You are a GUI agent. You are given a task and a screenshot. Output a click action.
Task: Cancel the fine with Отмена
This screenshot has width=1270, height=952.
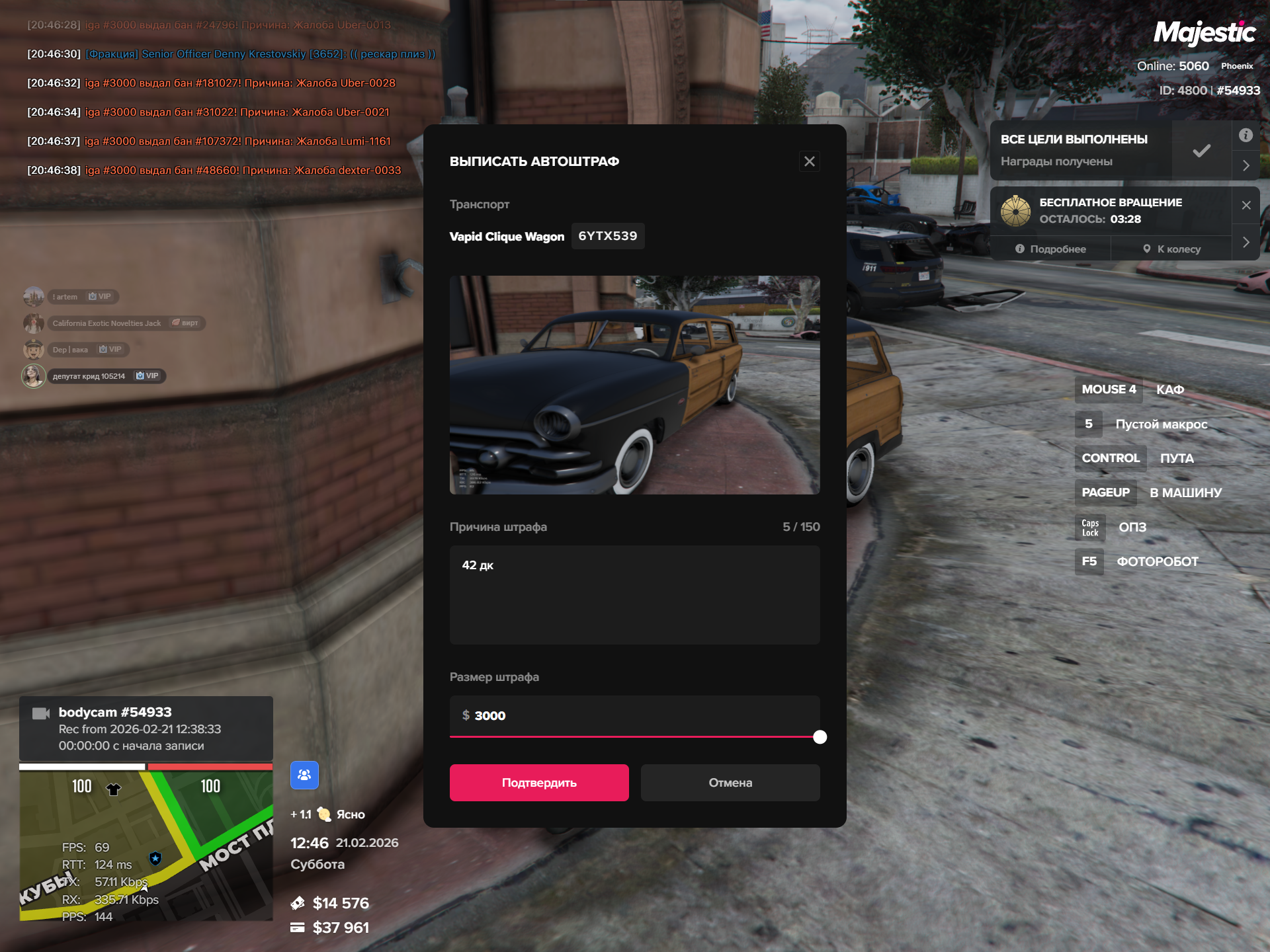[x=730, y=783]
